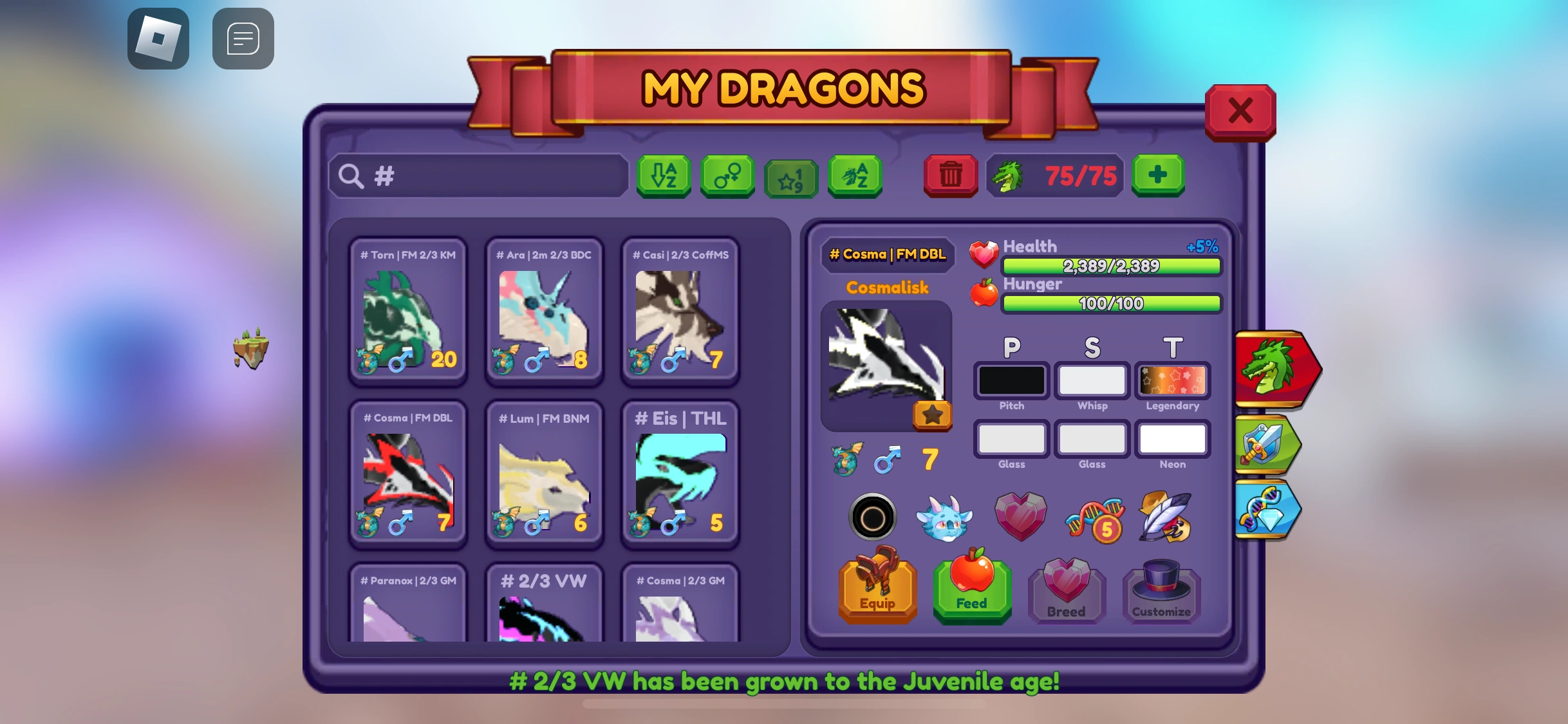Screen dimensions: 1568x724
Task: Select the star level sort icon
Action: [x=790, y=176]
